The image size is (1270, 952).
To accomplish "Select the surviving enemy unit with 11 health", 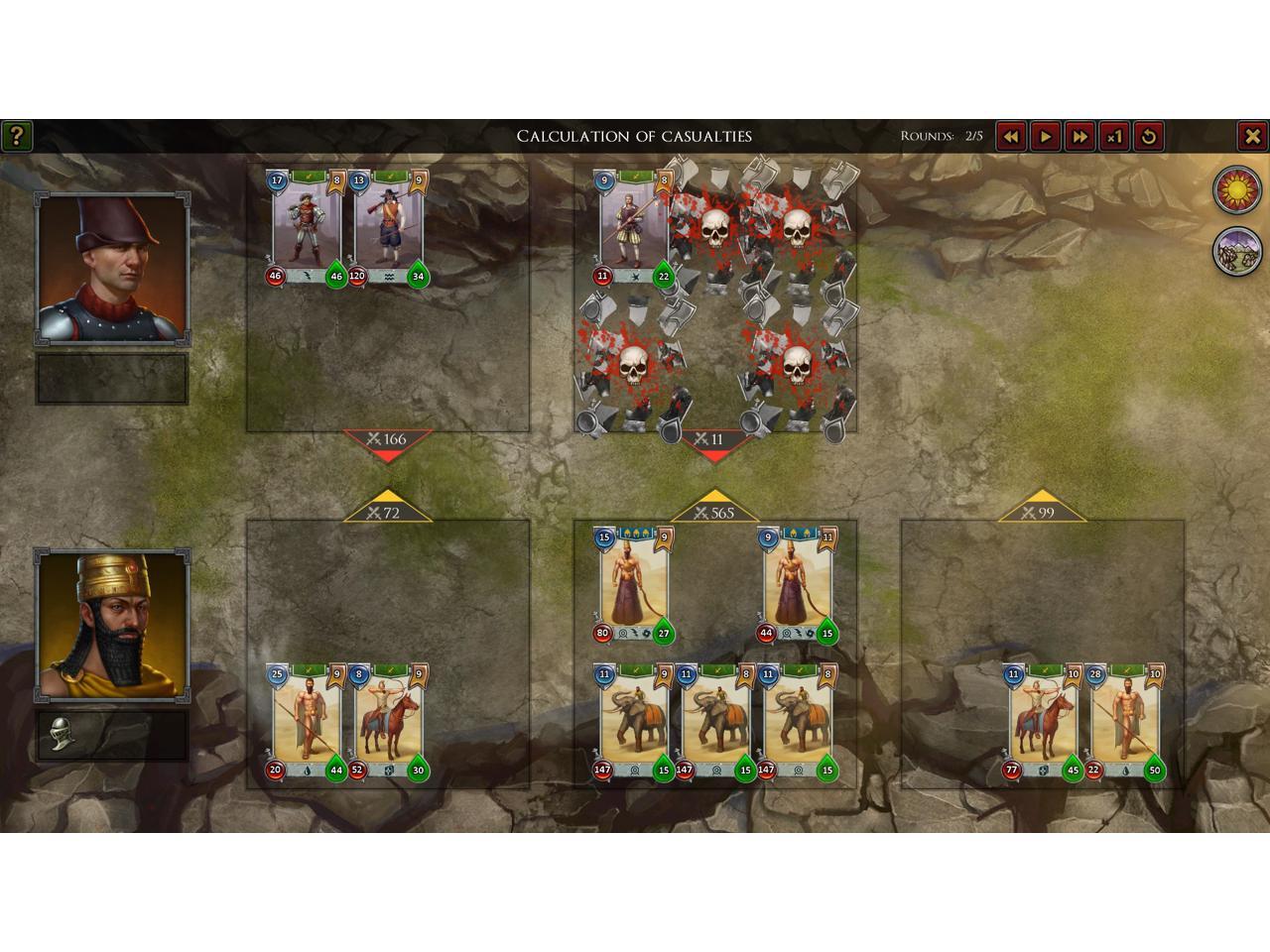I will 633,228.
